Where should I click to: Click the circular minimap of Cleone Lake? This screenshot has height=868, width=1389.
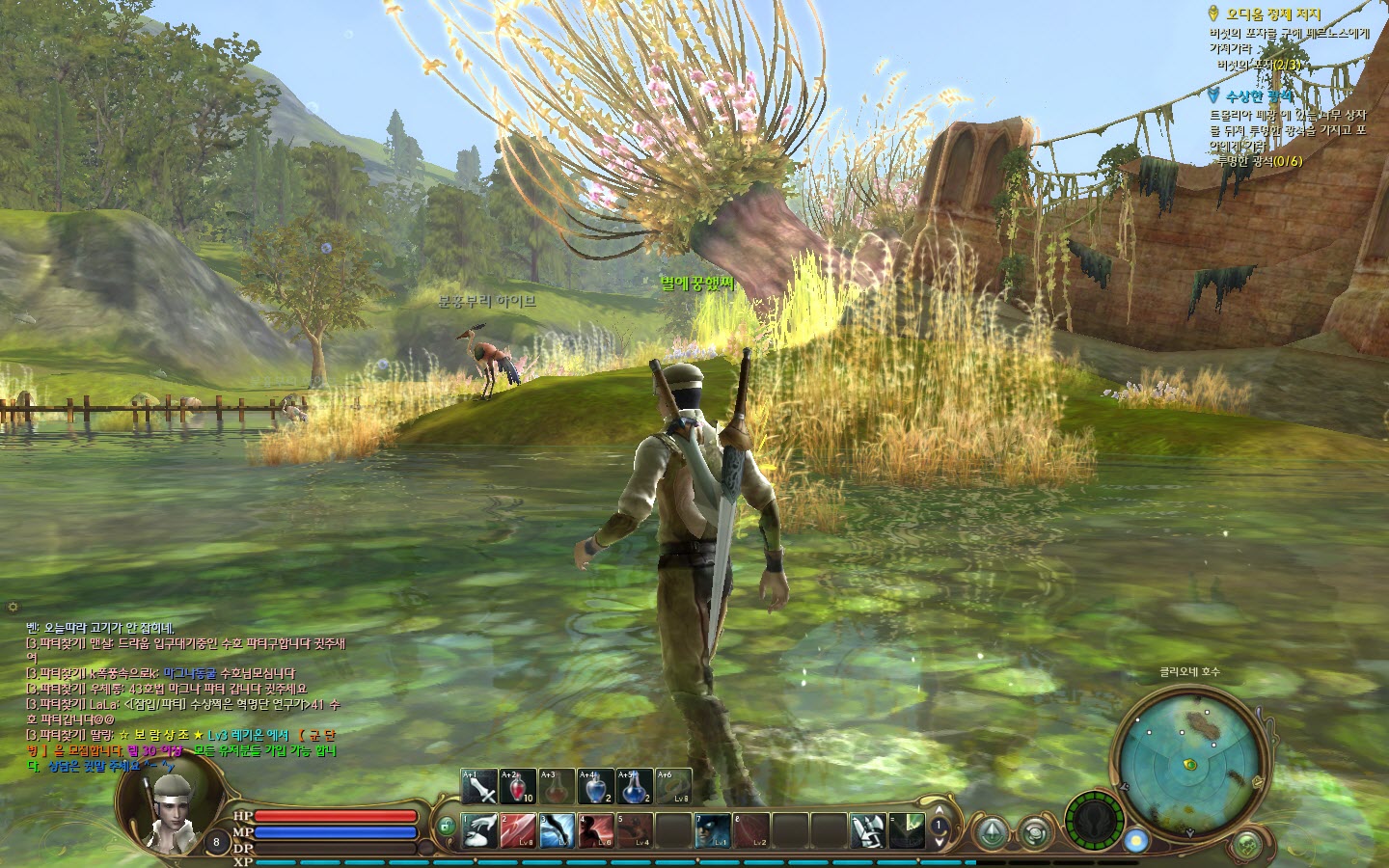(1189, 763)
